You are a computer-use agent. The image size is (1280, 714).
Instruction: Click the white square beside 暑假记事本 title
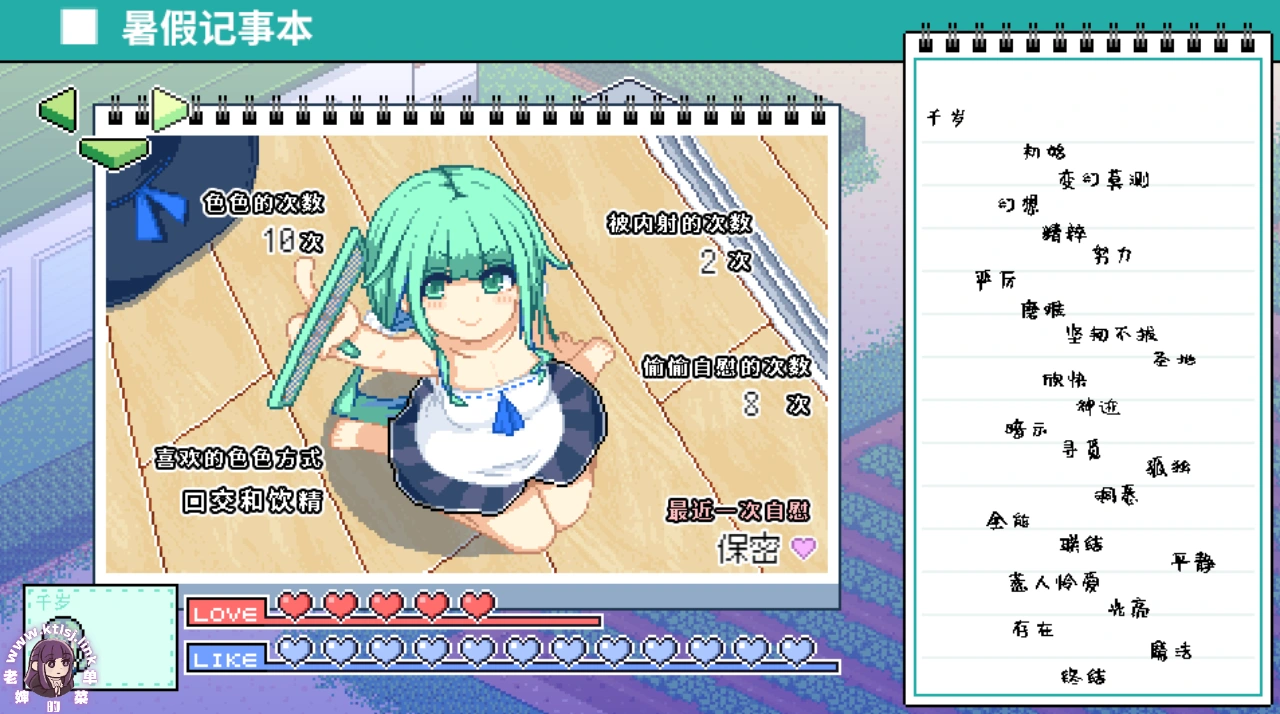[79, 28]
